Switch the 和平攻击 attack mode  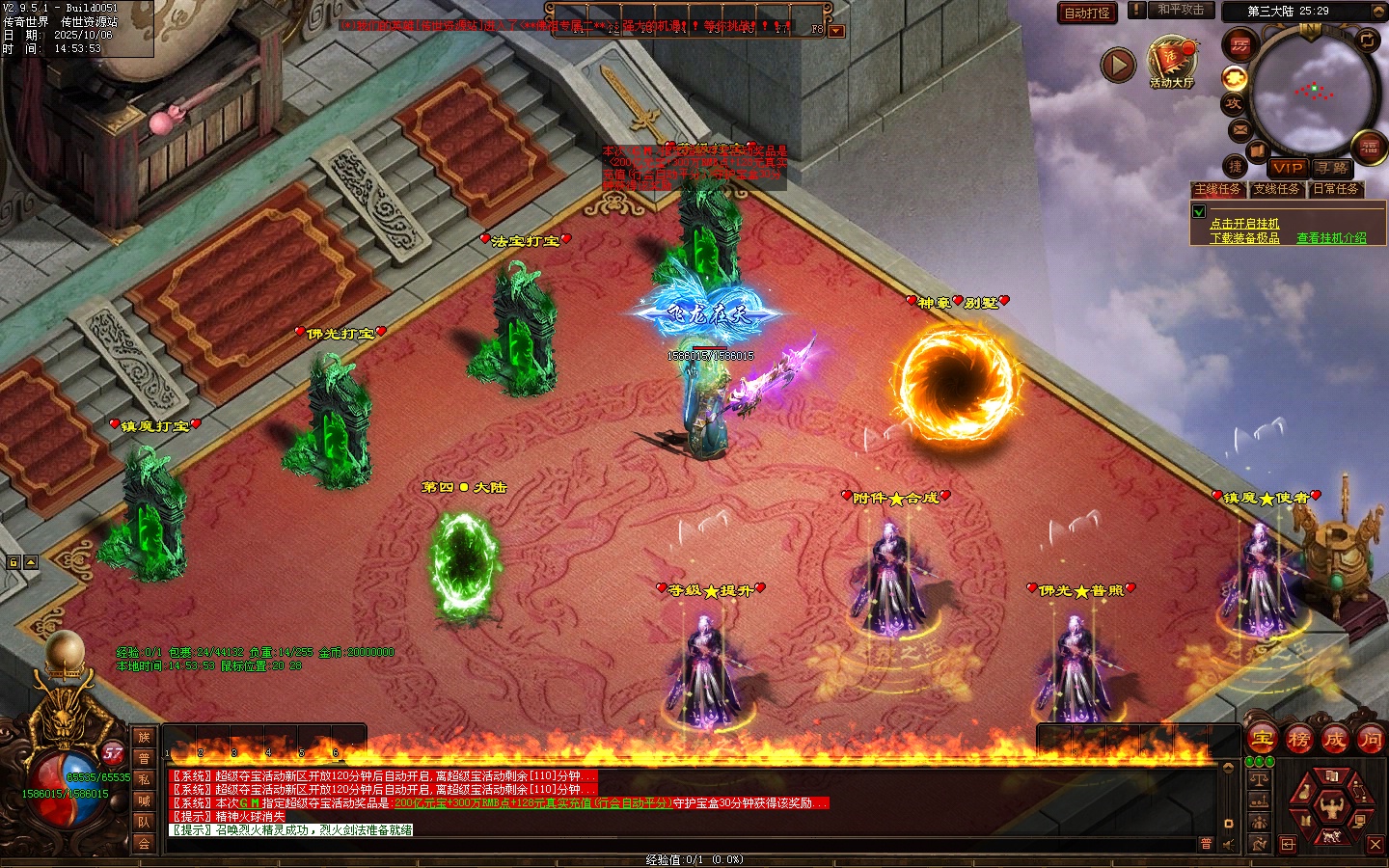(x=1180, y=11)
